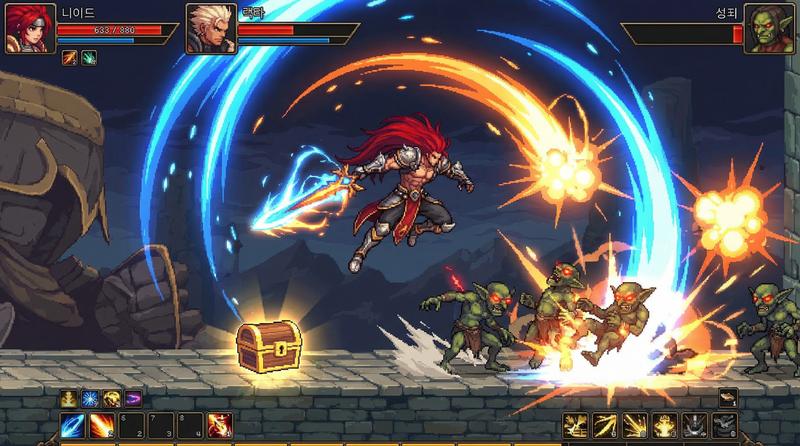Inspect the green burst buff icon

pyautogui.click(x=88, y=59)
